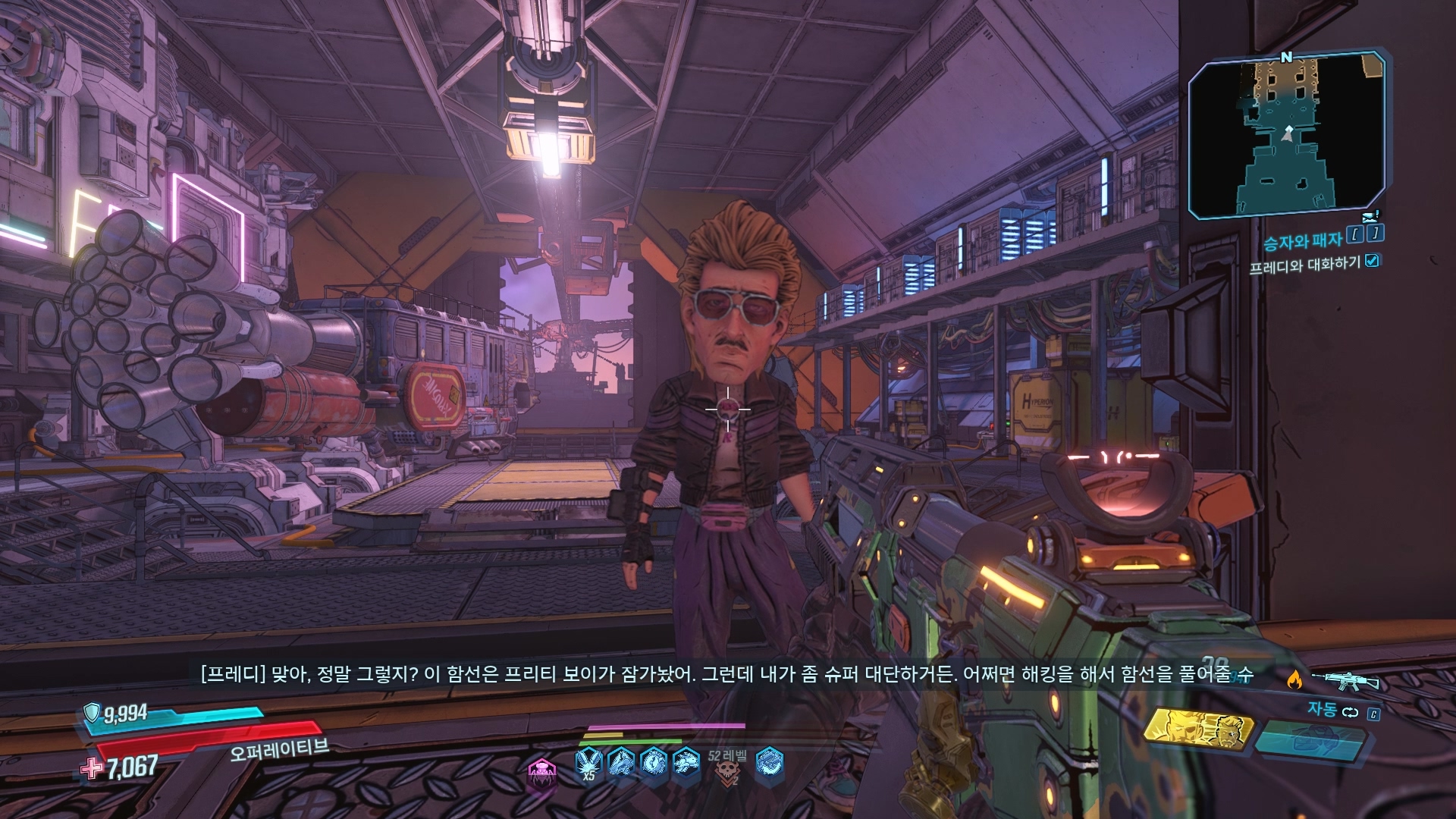Select the blue clock-gear buff icon
This screenshot has height=819, width=1456.
click(x=654, y=761)
